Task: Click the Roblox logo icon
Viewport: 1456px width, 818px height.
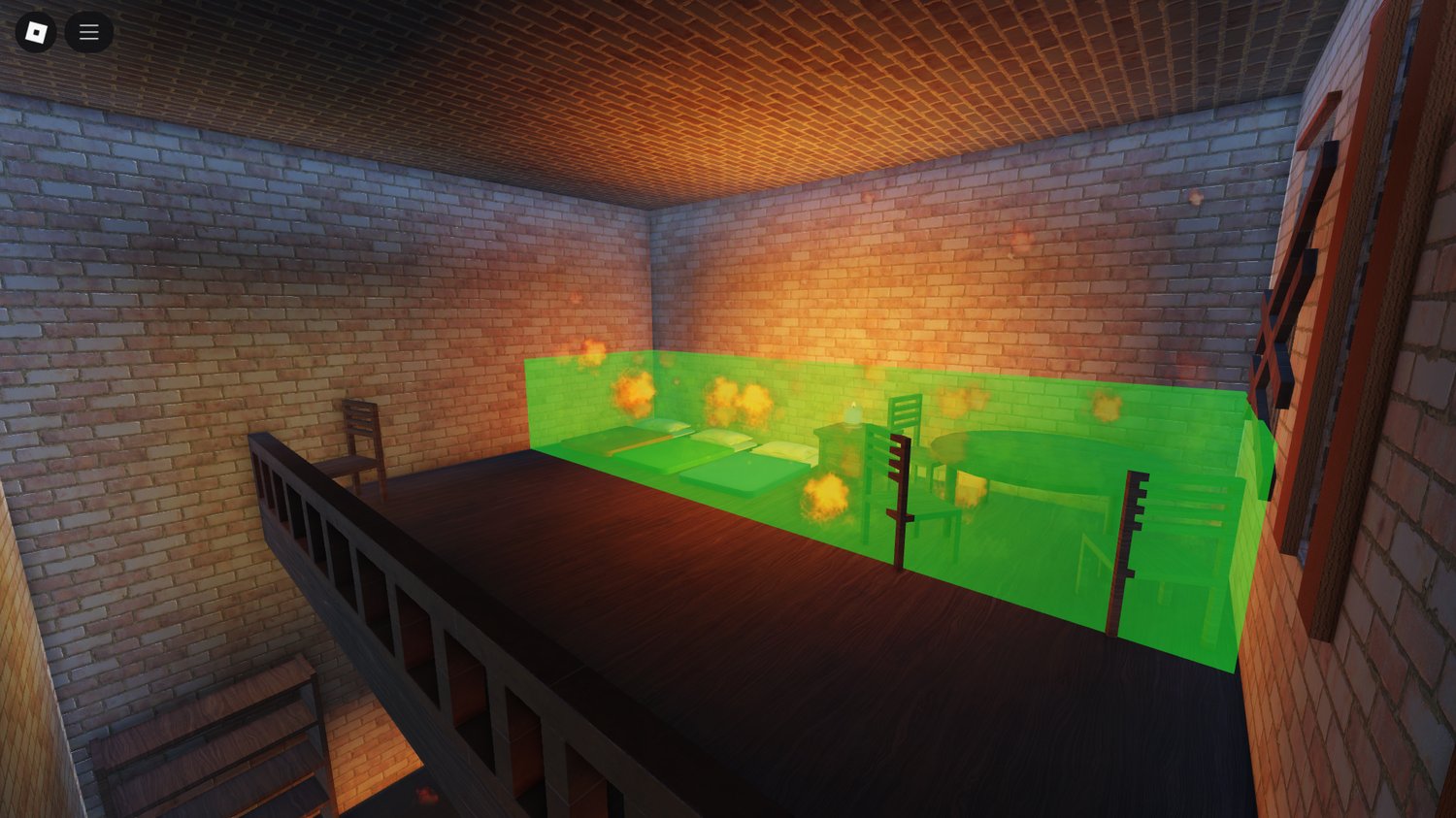Action: coord(37,31)
